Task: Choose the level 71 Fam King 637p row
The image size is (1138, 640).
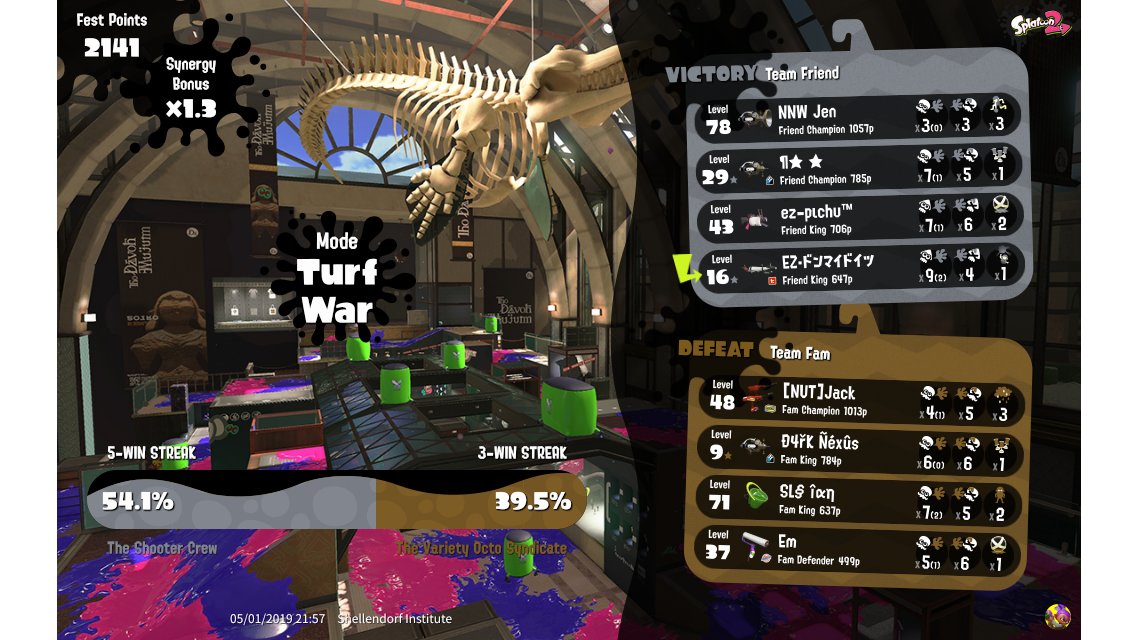Action: click(x=860, y=499)
